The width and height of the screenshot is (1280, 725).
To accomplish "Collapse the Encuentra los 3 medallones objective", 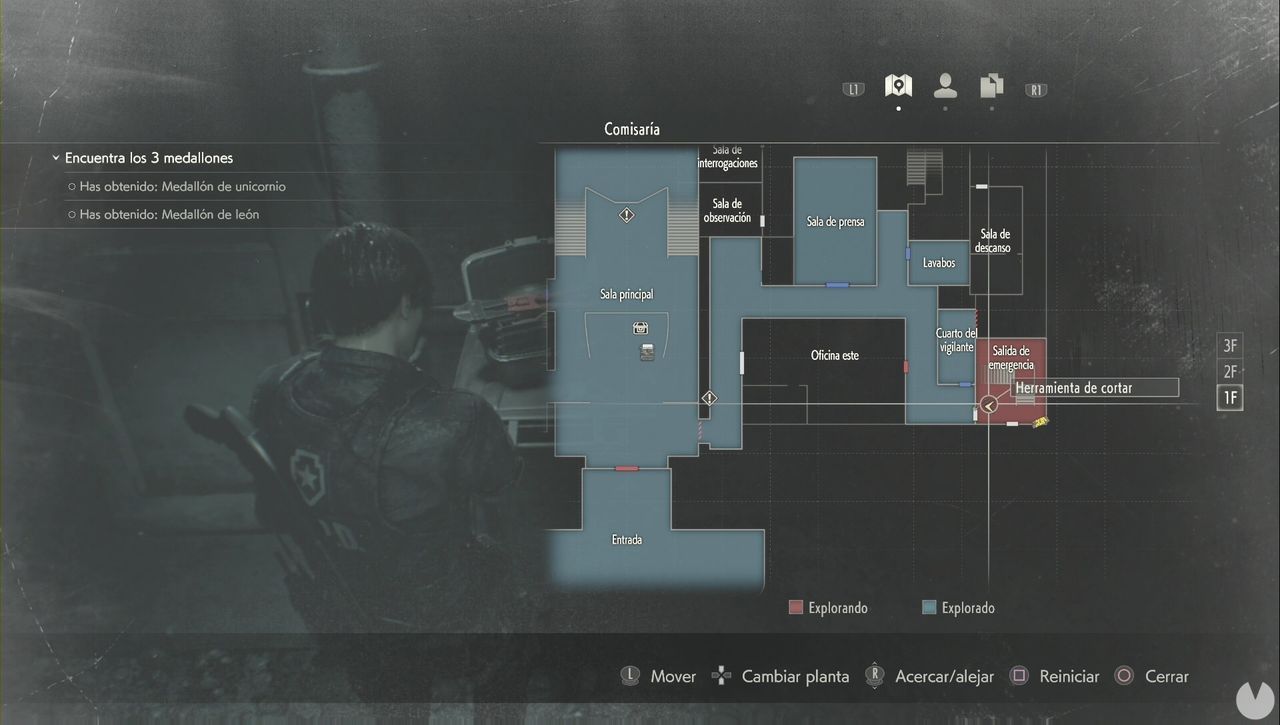I will click(54, 157).
